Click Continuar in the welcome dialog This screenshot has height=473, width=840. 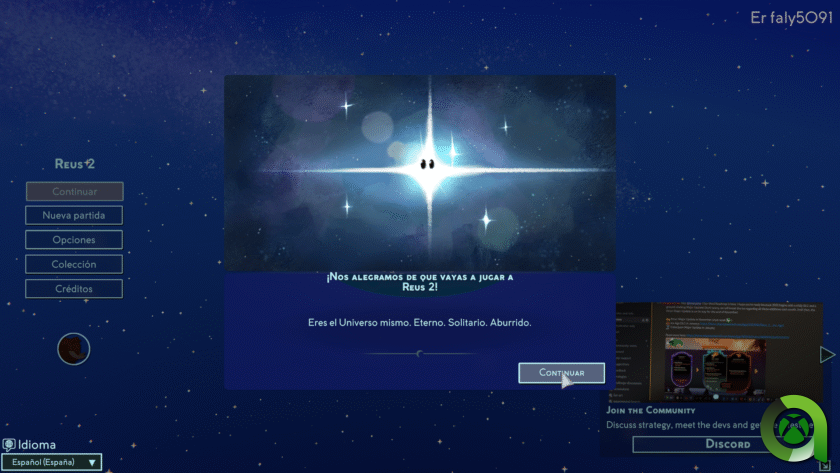561,373
